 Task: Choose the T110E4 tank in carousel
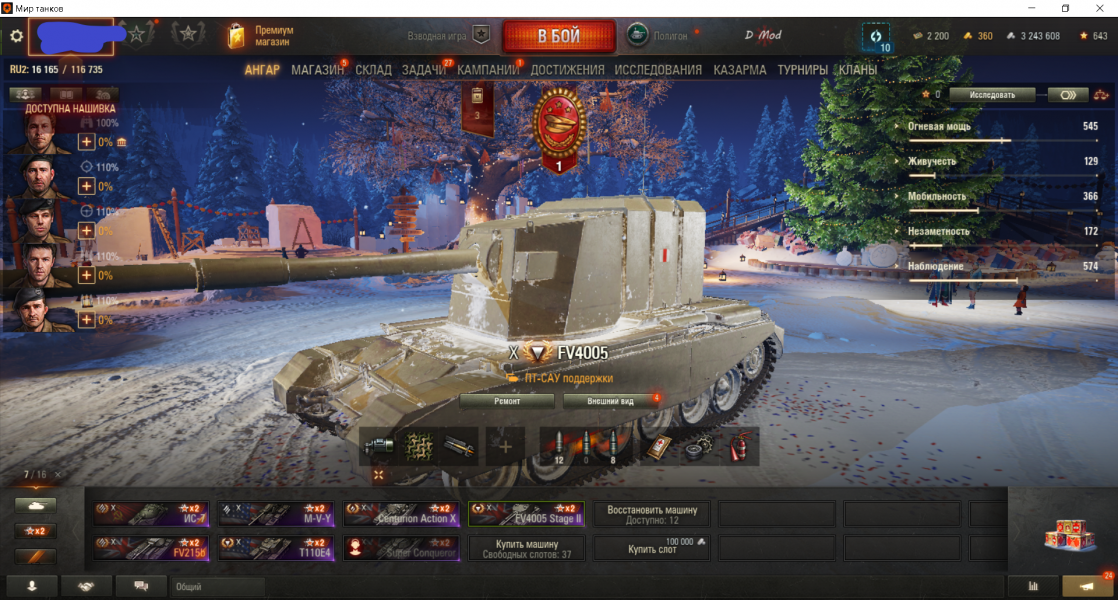[276, 548]
